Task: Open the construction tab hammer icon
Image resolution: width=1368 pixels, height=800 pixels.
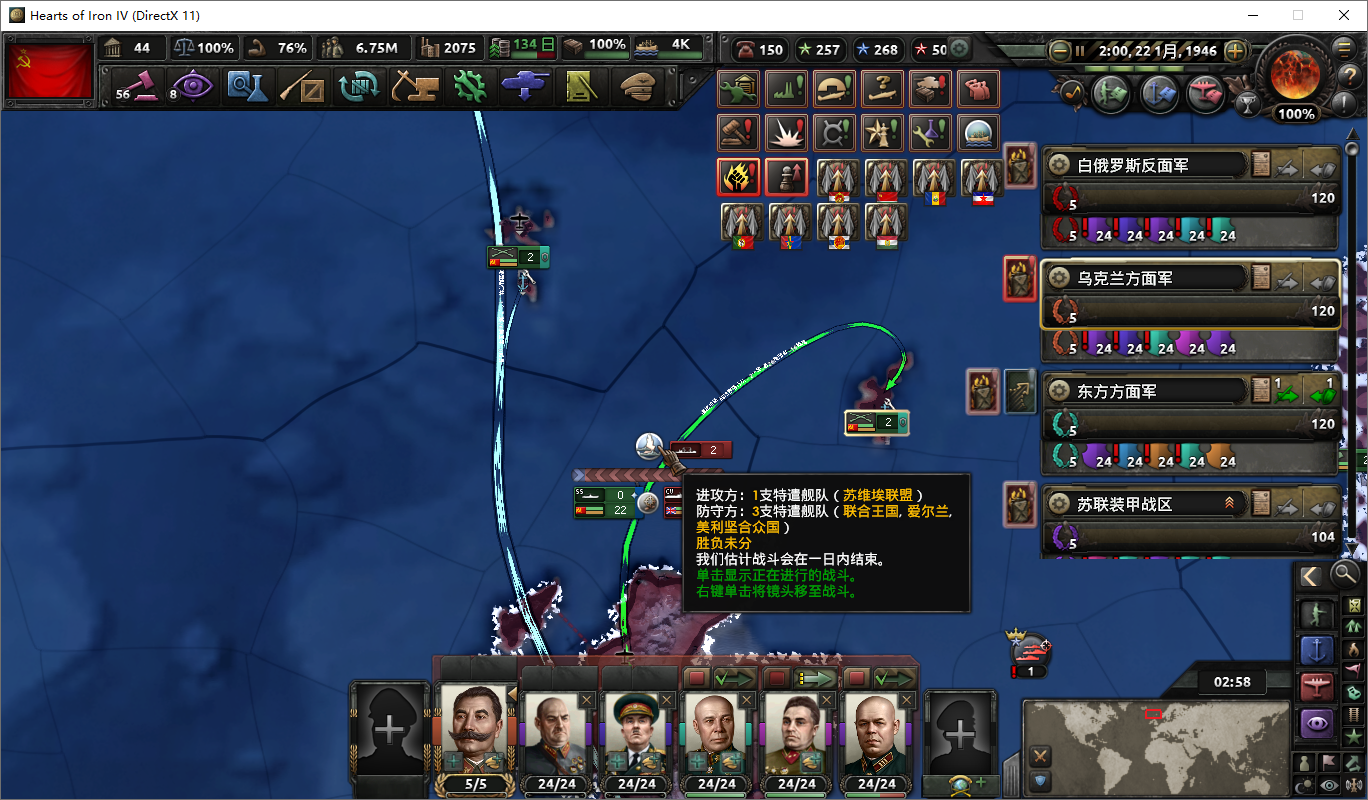Action: click(x=415, y=87)
